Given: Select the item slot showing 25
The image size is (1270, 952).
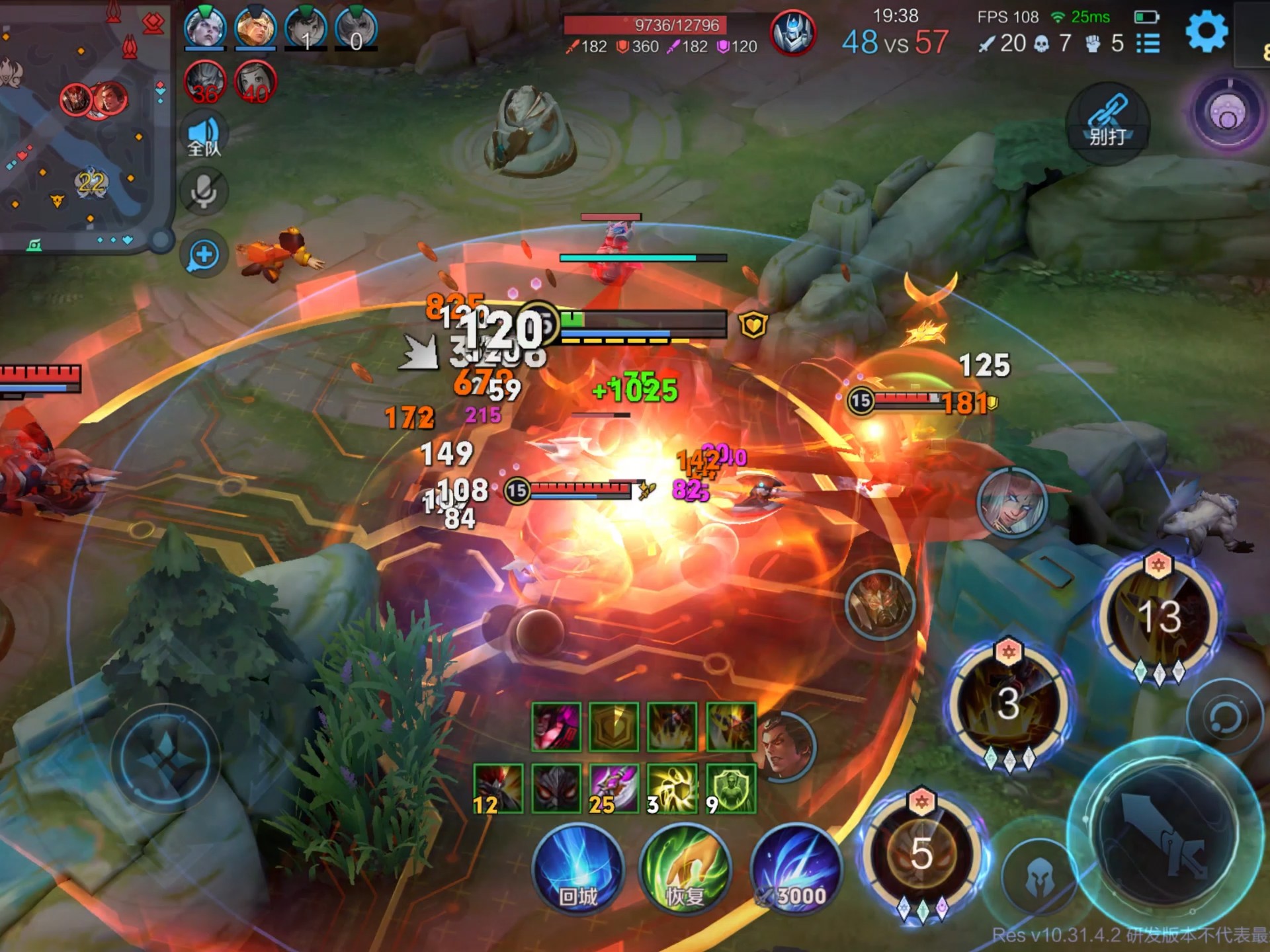Looking at the screenshot, I should 614,788.
